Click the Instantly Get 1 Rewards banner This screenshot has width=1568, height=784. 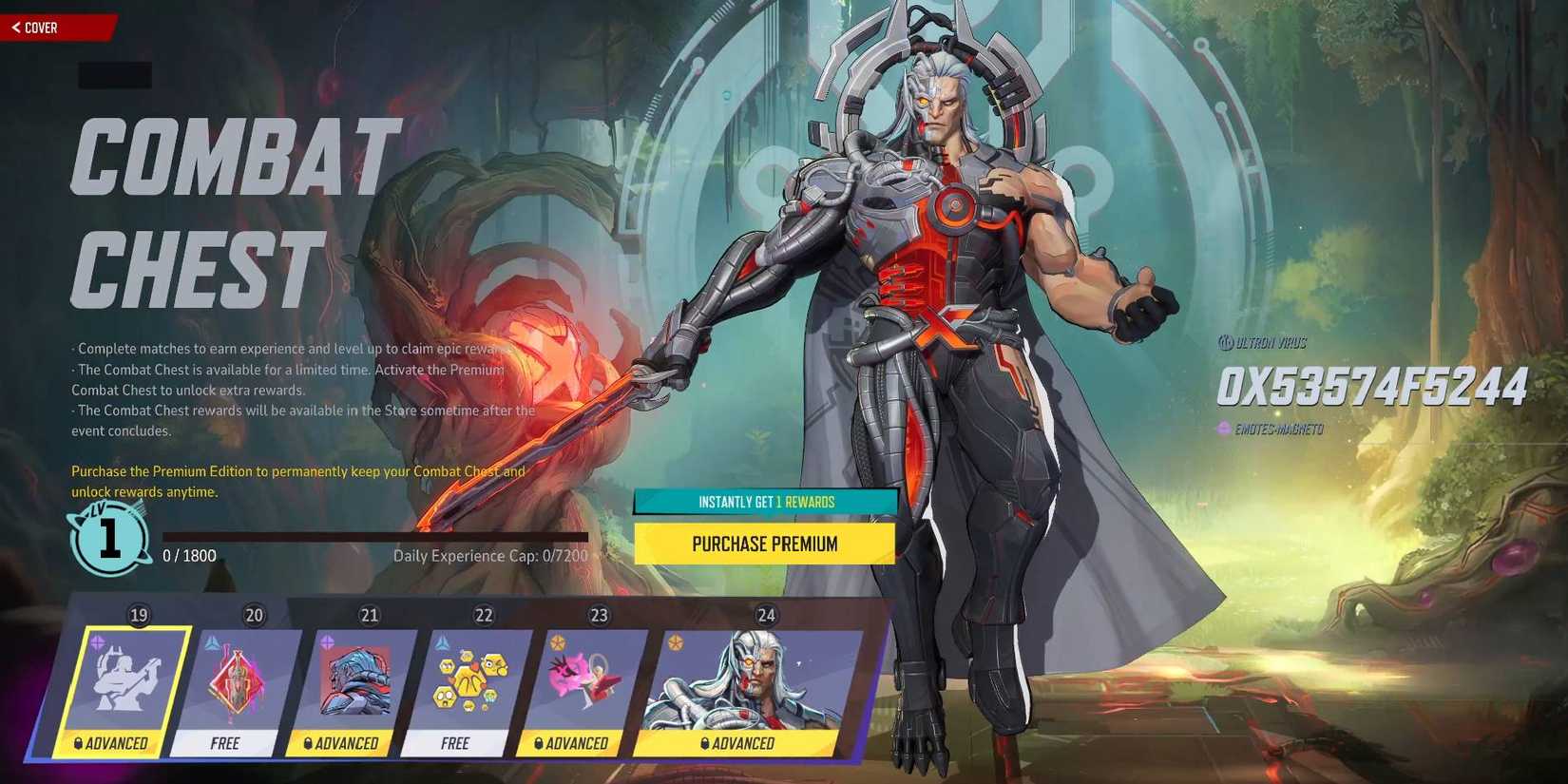point(765,501)
